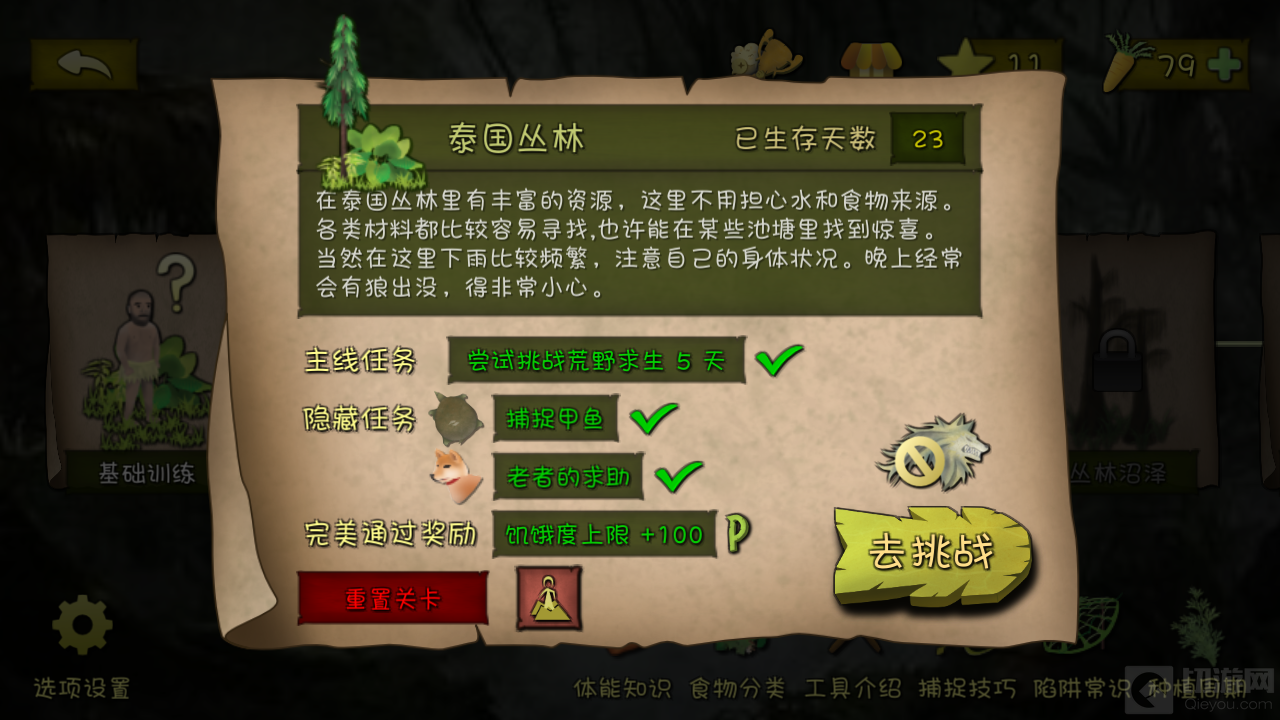The image size is (1280, 720).
Task: Click the back arrow to return
Action: 83,62
